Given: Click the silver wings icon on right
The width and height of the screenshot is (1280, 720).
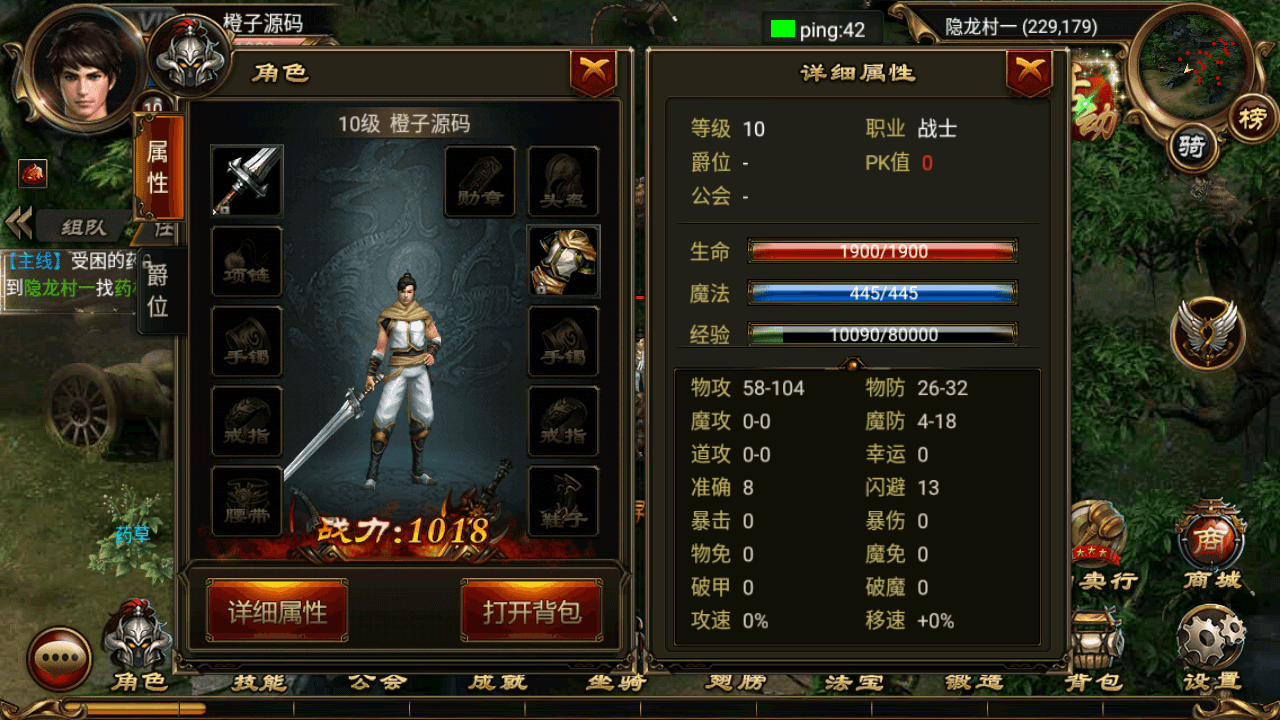Looking at the screenshot, I should pyautogui.click(x=1205, y=335).
